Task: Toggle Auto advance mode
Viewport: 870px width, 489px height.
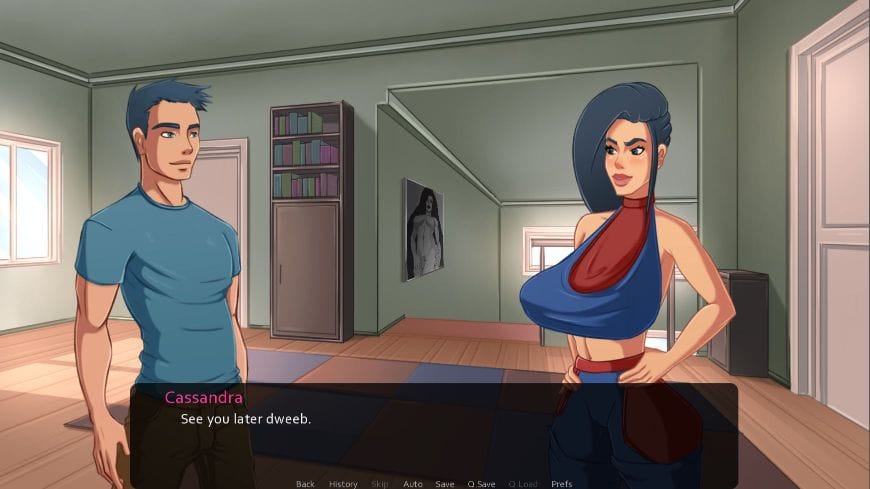Action: pyautogui.click(x=412, y=484)
